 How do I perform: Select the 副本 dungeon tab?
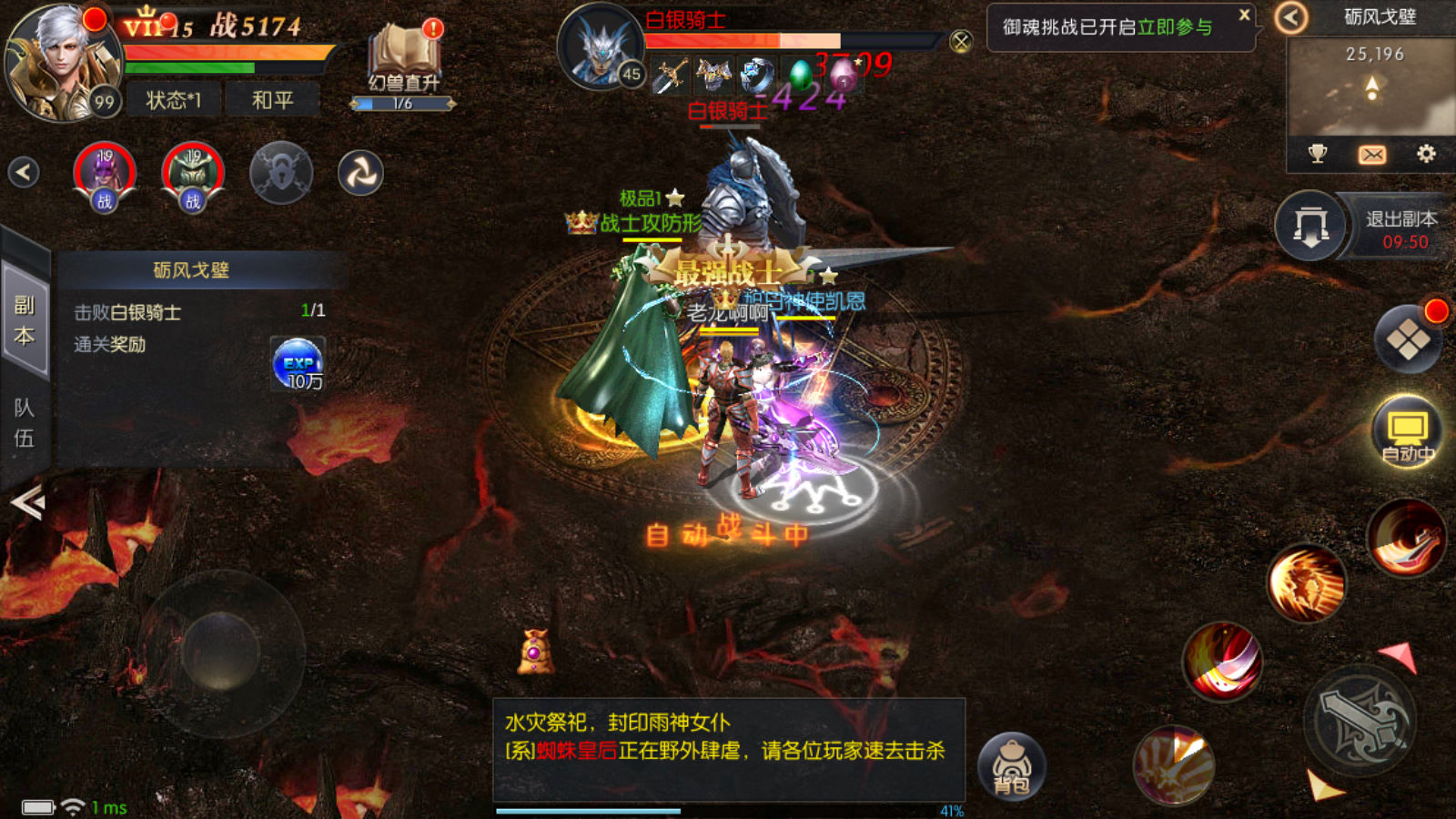pyautogui.click(x=25, y=319)
